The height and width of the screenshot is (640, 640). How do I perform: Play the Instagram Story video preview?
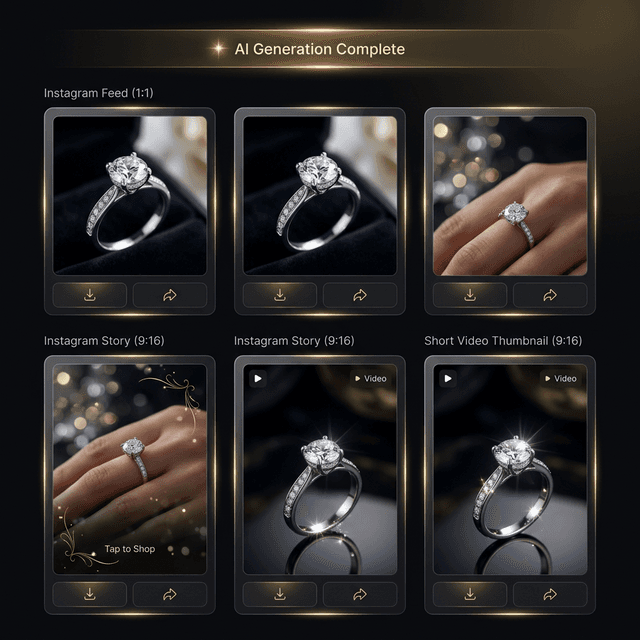pyautogui.click(x=257, y=379)
